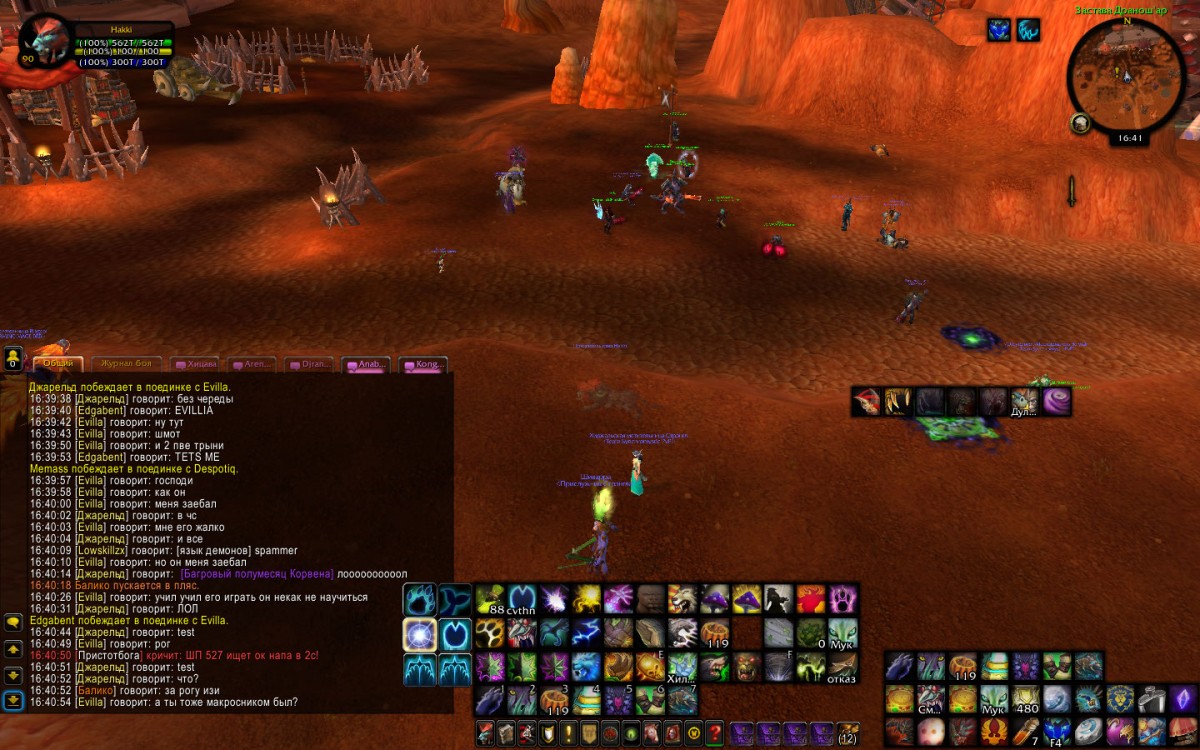Screen dimensions: 1200x750
Task: Open the yellow exclamation quest log button
Action: pyautogui.click(x=568, y=732)
